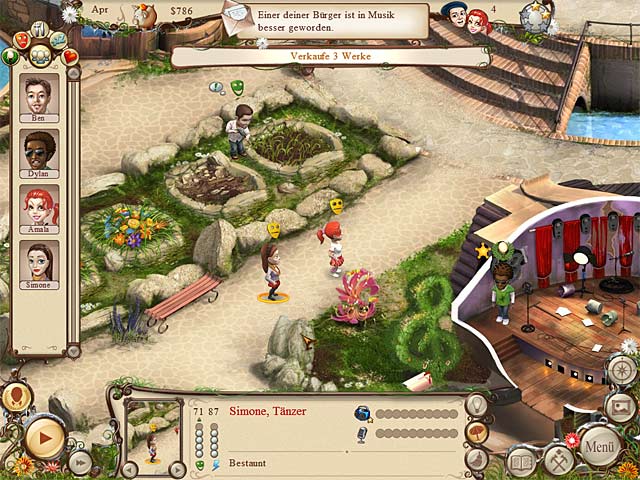Open the envelope message notification
The height and width of the screenshot is (480, 640).
pyautogui.click(x=240, y=16)
